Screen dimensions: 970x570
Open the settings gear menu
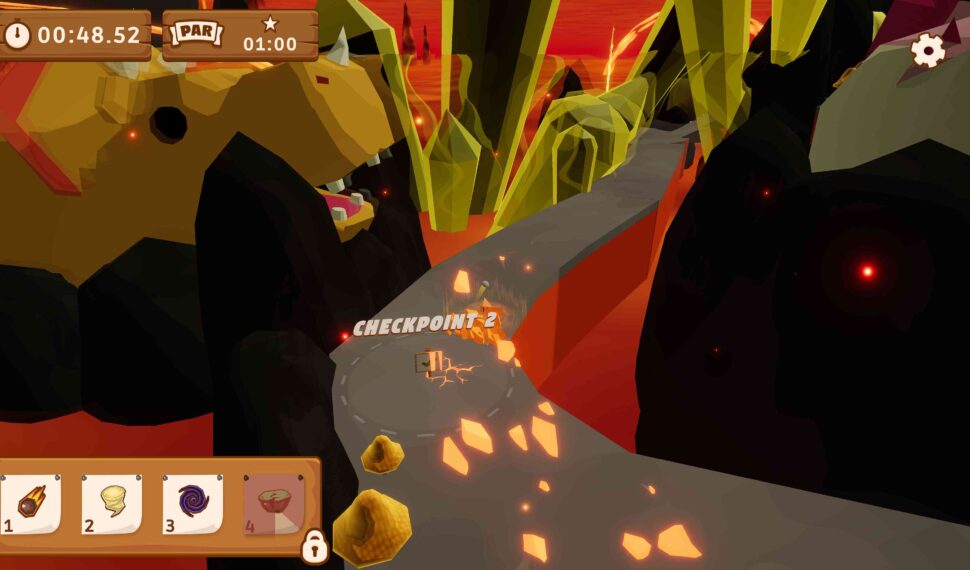point(928,50)
